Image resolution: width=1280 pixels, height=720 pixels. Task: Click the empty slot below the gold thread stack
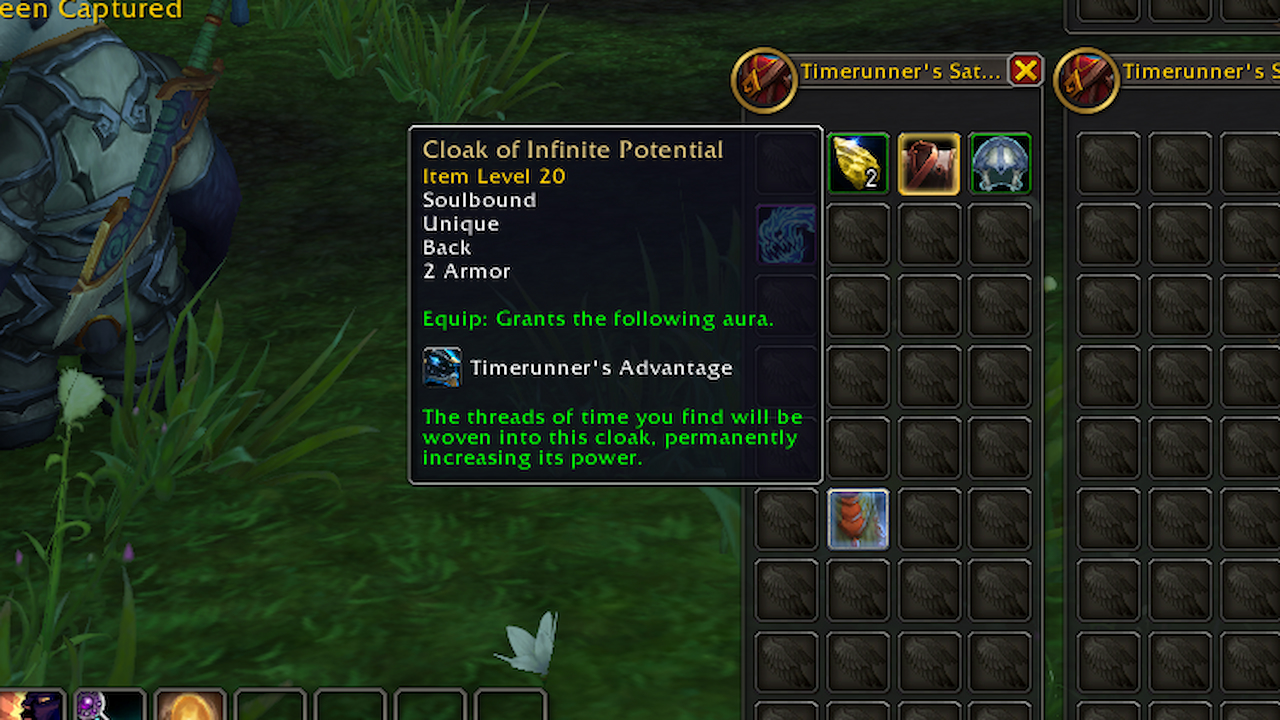[x=857, y=234]
